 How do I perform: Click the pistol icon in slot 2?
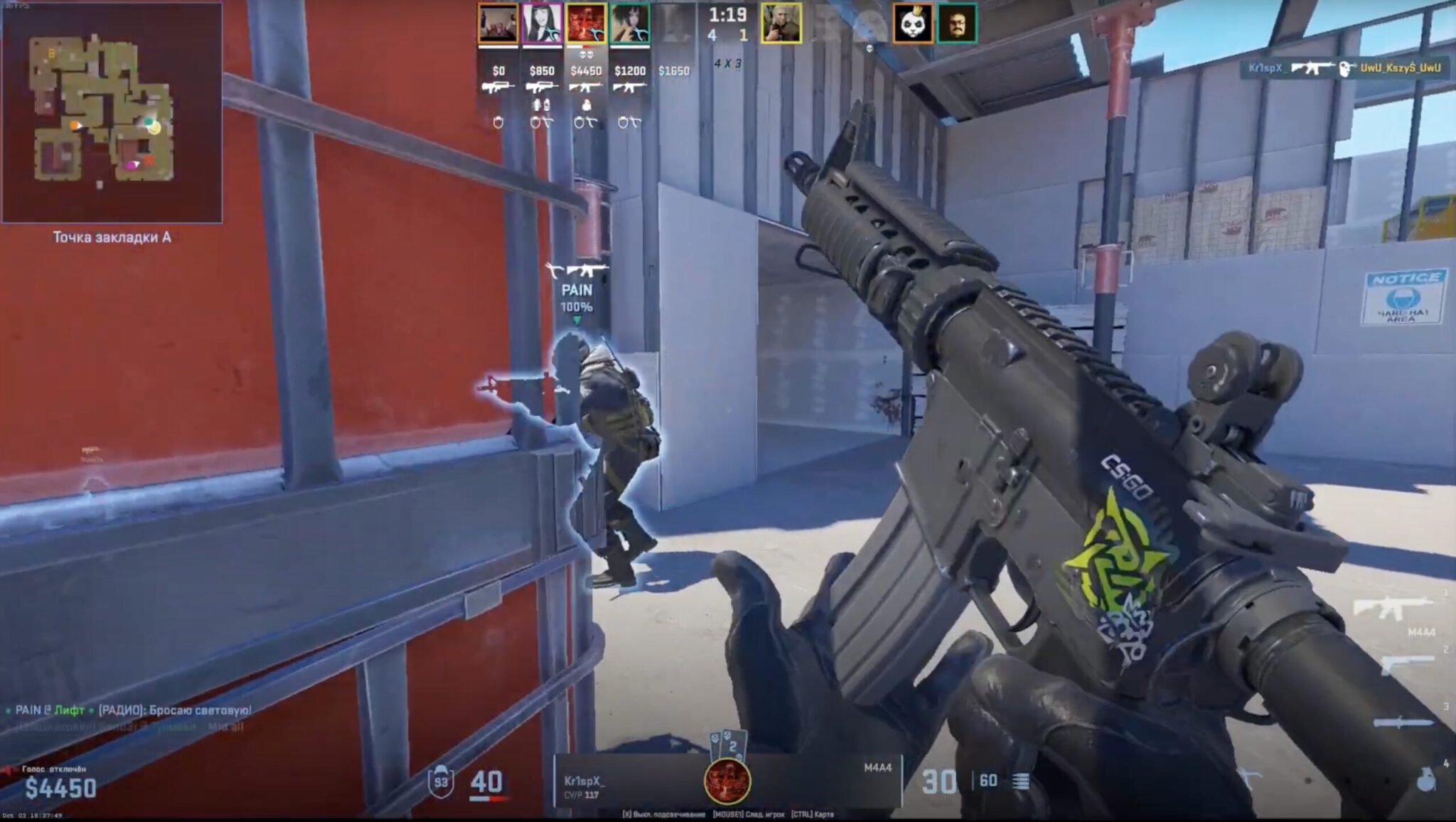coord(1406,663)
